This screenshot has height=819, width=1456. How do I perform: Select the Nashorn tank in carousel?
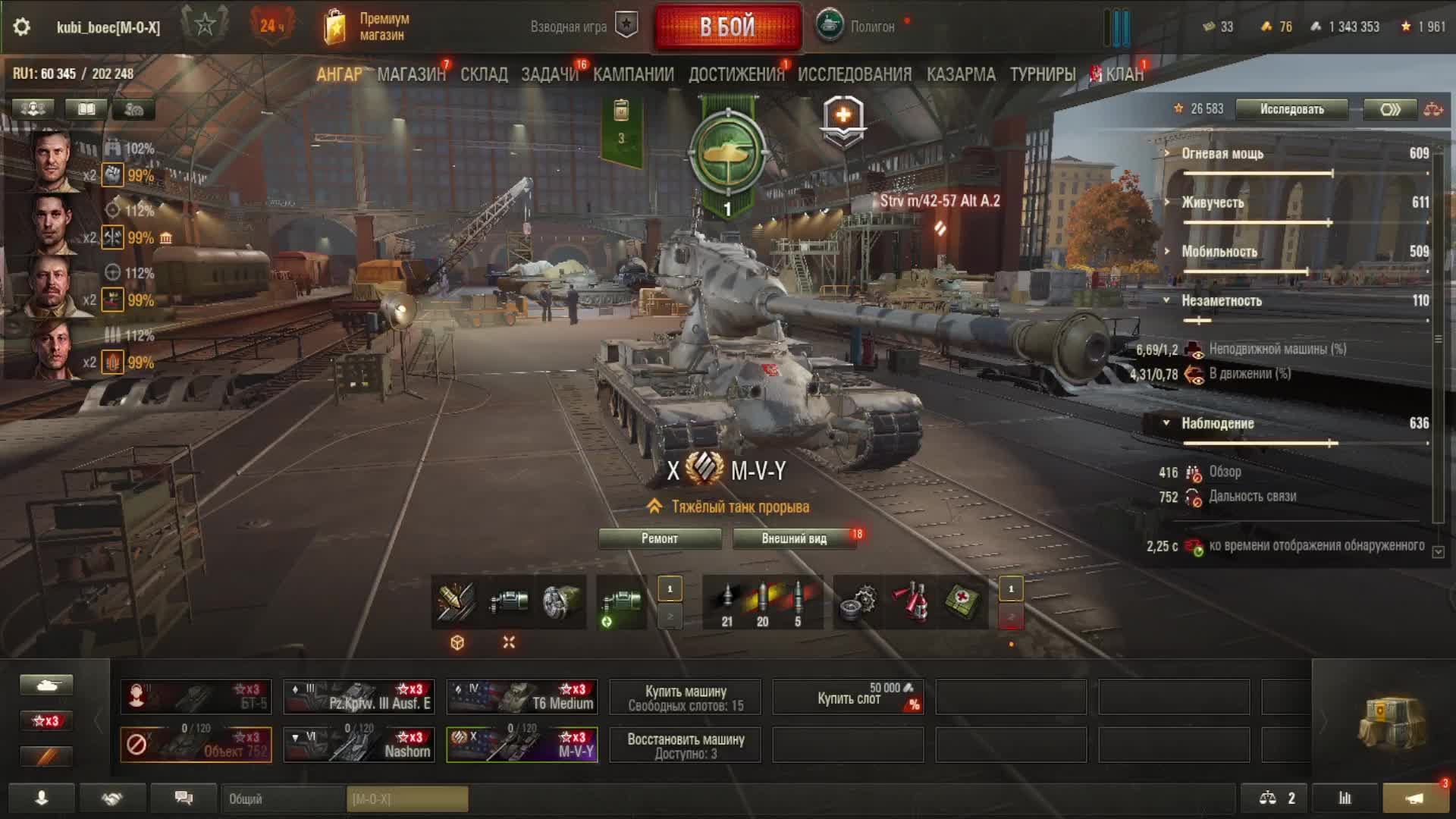(x=359, y=744)
